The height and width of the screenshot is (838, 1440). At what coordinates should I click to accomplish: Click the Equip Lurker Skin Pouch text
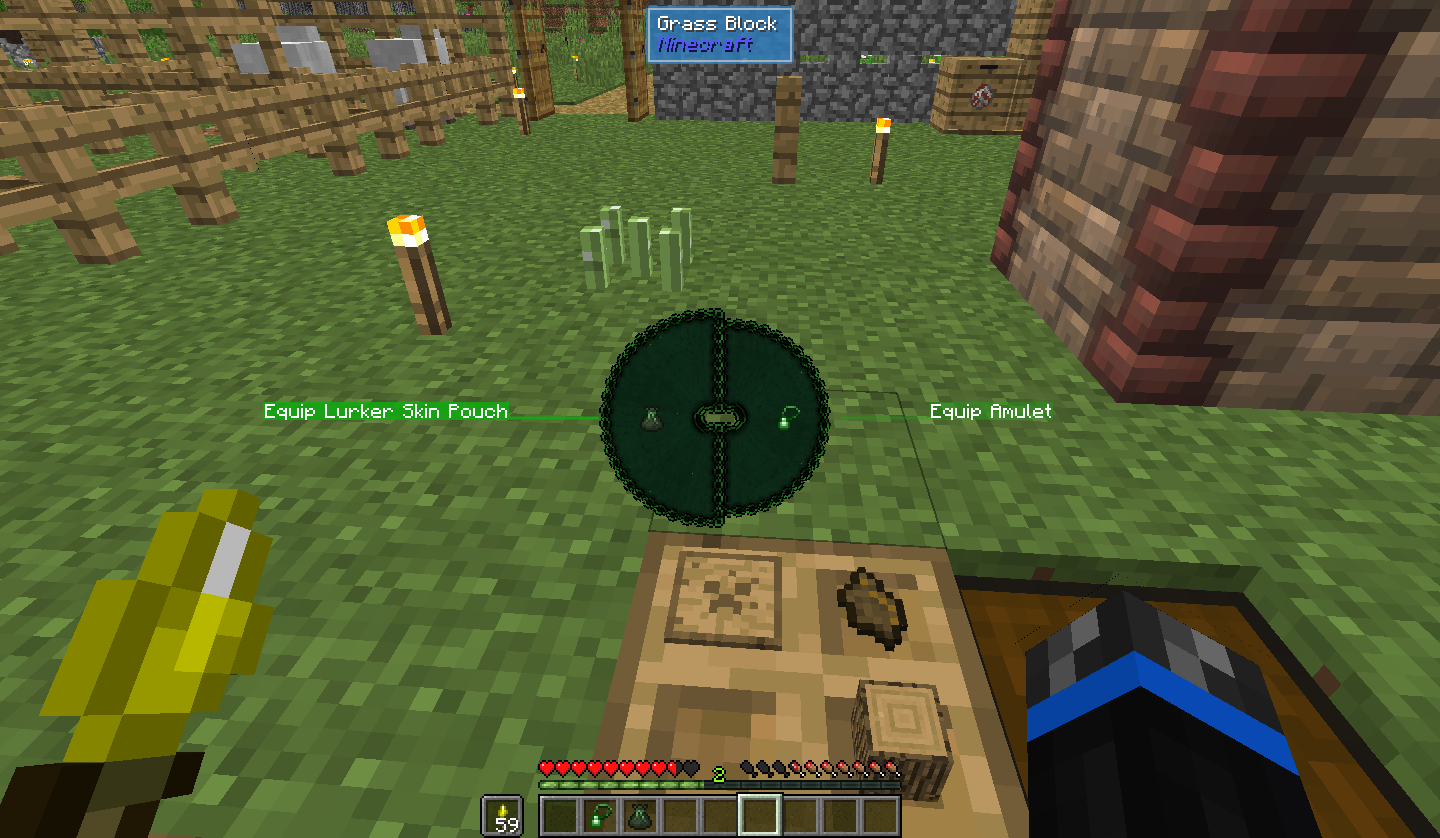tap(385, 411)
